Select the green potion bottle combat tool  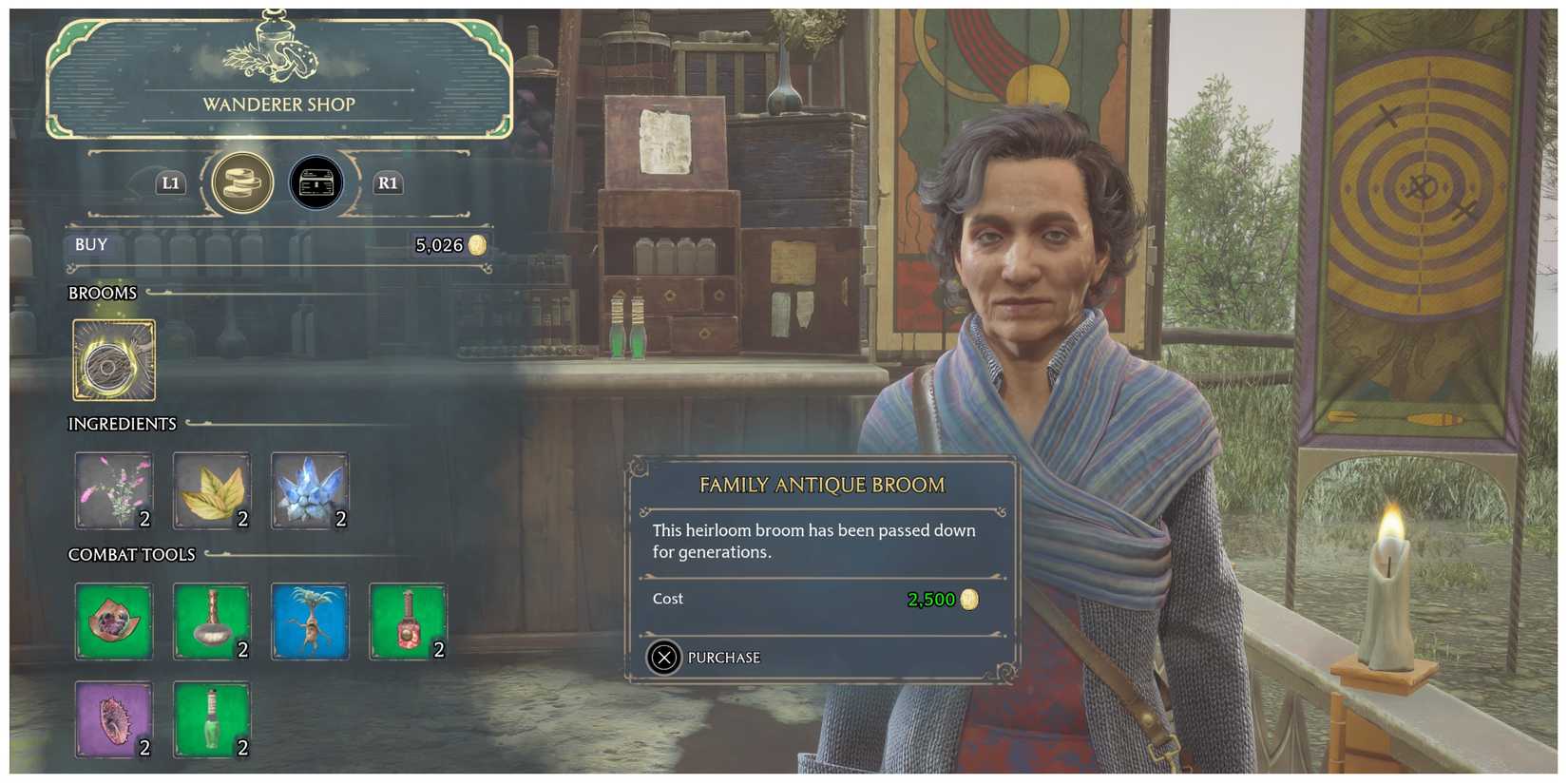(x=211, y=722)
